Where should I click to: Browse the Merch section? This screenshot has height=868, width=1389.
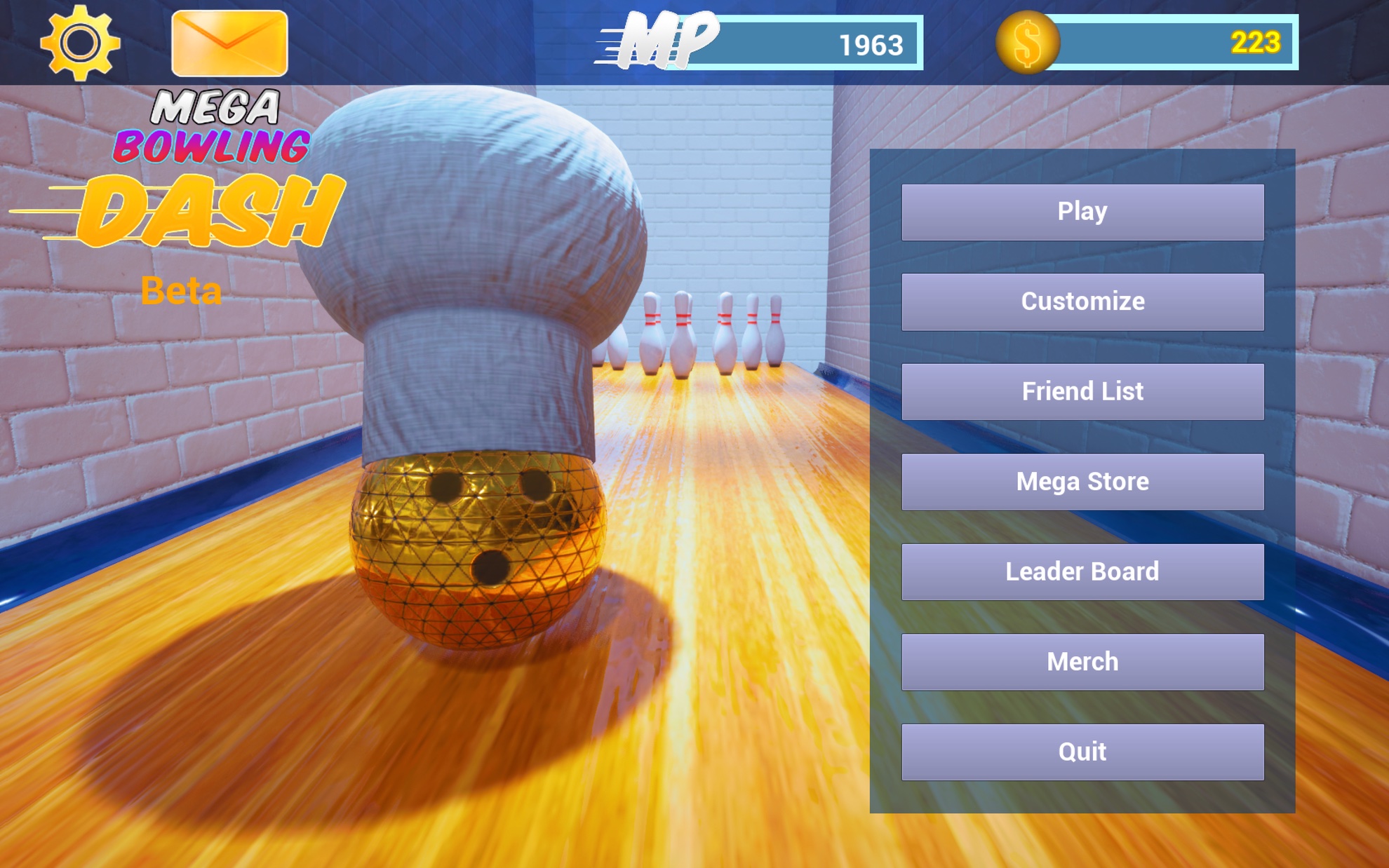[1081, 660]
